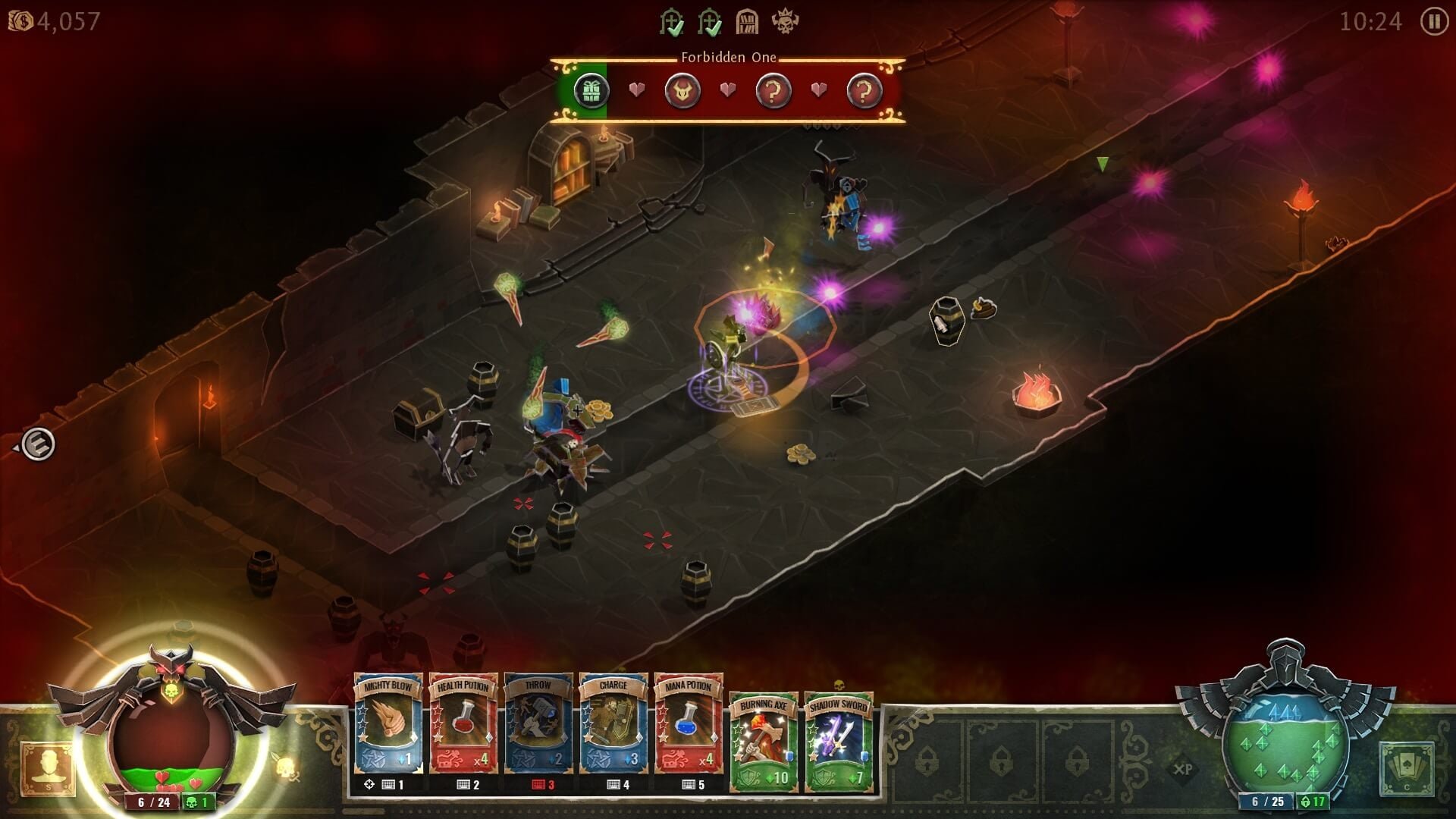Click the XP diamond icon
This screenshot has height=819, width=1456.
[1183, 768]
